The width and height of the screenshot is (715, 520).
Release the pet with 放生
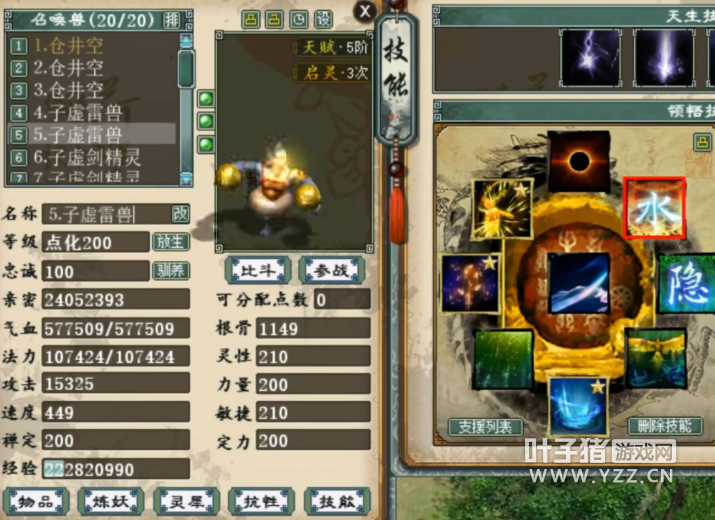point(170,242)
